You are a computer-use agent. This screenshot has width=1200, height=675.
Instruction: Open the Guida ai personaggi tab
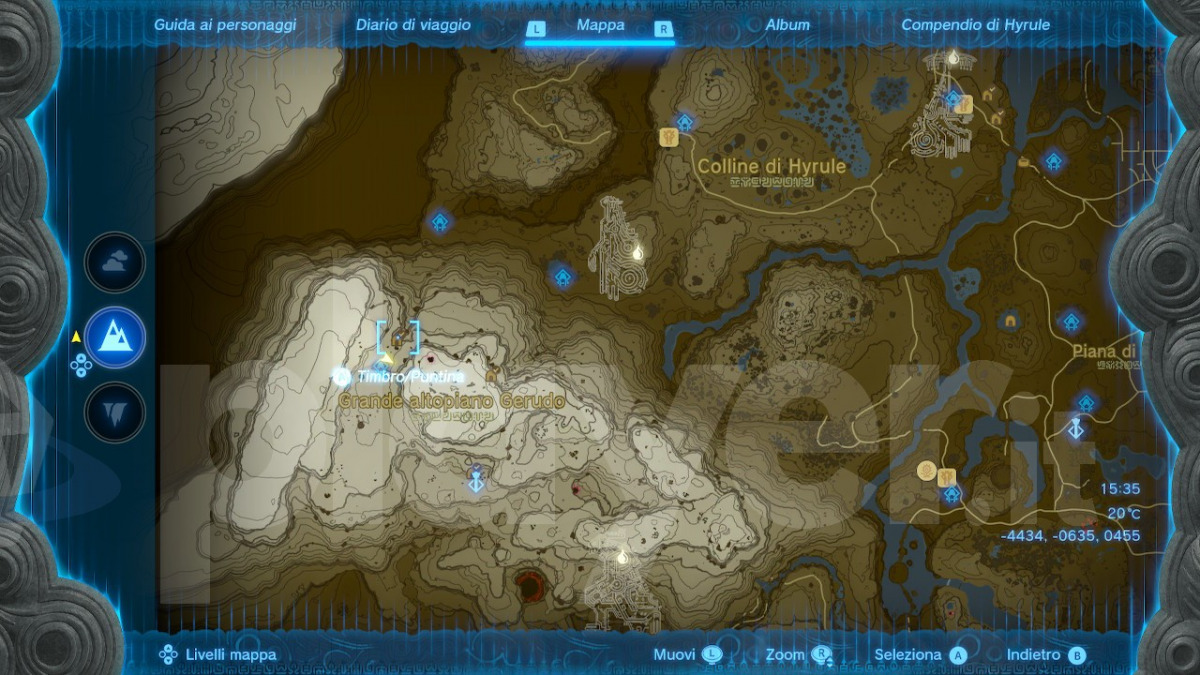pyautogui.click(x=225, y=25)
